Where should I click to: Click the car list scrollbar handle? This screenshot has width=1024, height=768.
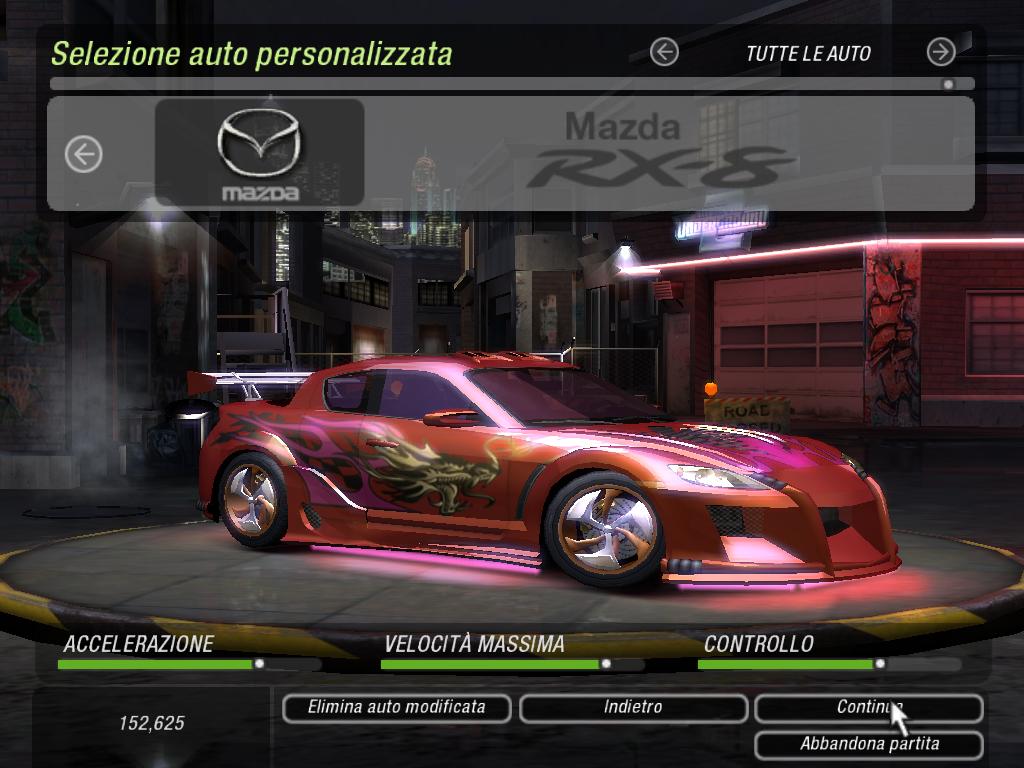tap(948, 85)
